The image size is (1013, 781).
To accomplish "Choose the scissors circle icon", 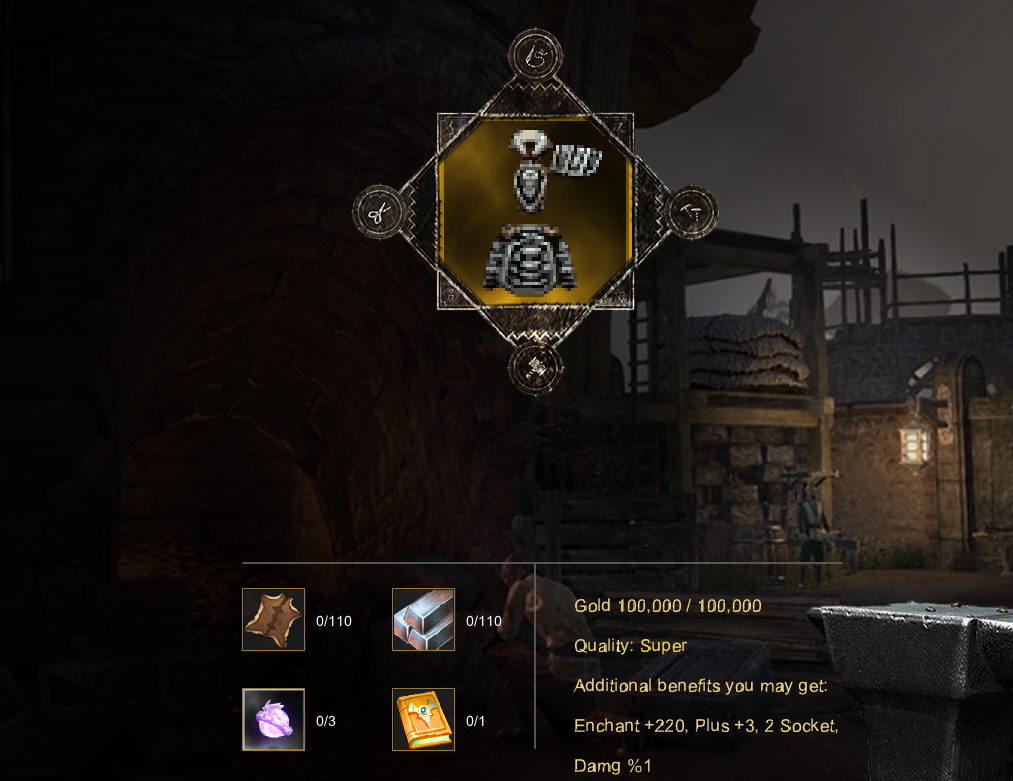I will 380,212.
